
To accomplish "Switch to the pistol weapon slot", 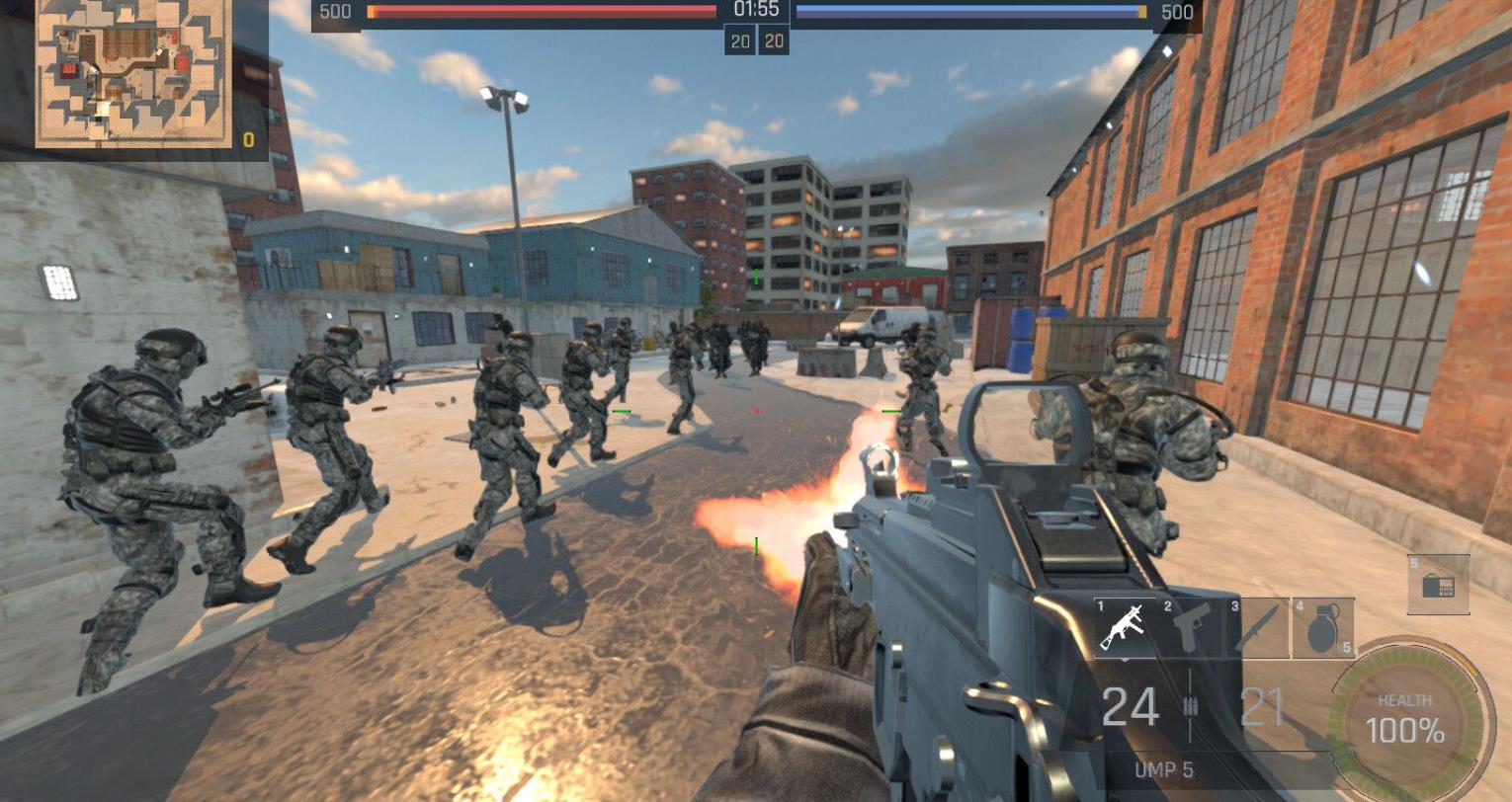I will click(x=1191, y=626).
